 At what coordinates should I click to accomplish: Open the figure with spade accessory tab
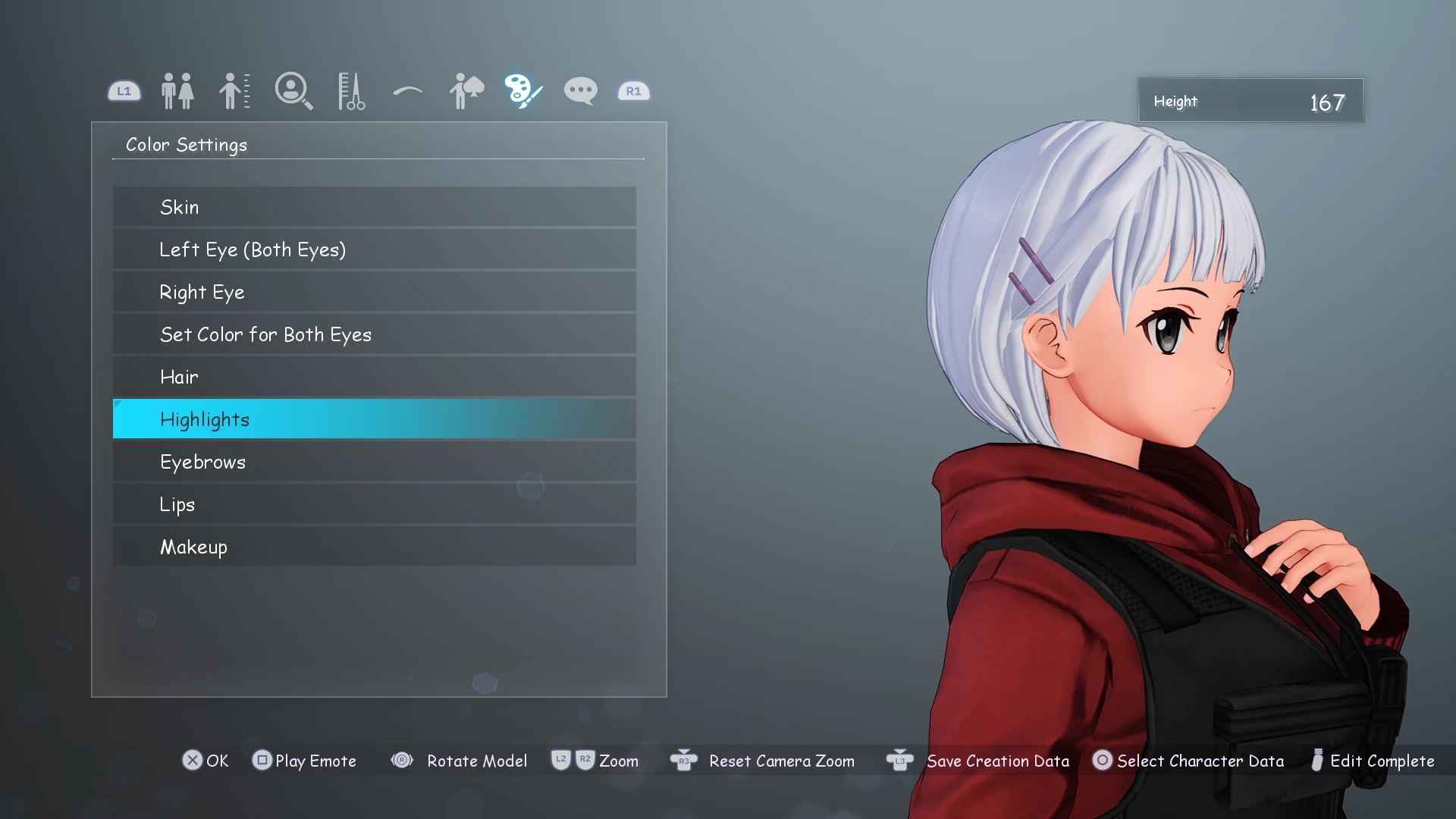pyautogui.click(x=466, y=91)
